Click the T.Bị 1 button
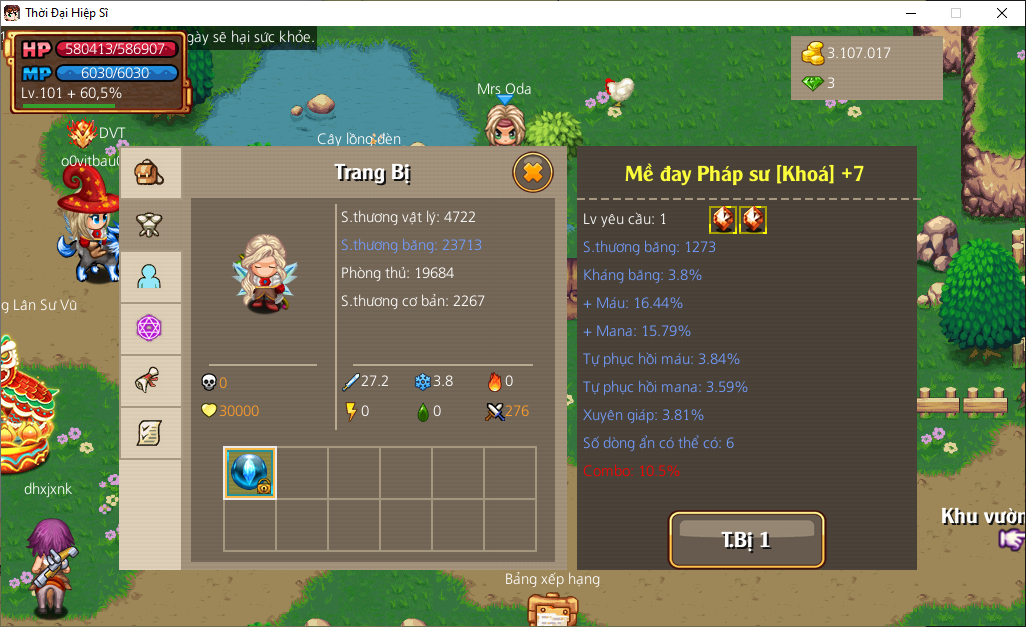Image resolution: width=1026 pixels, height=627 pixels. pyautogui.click(x=746, y=540)
